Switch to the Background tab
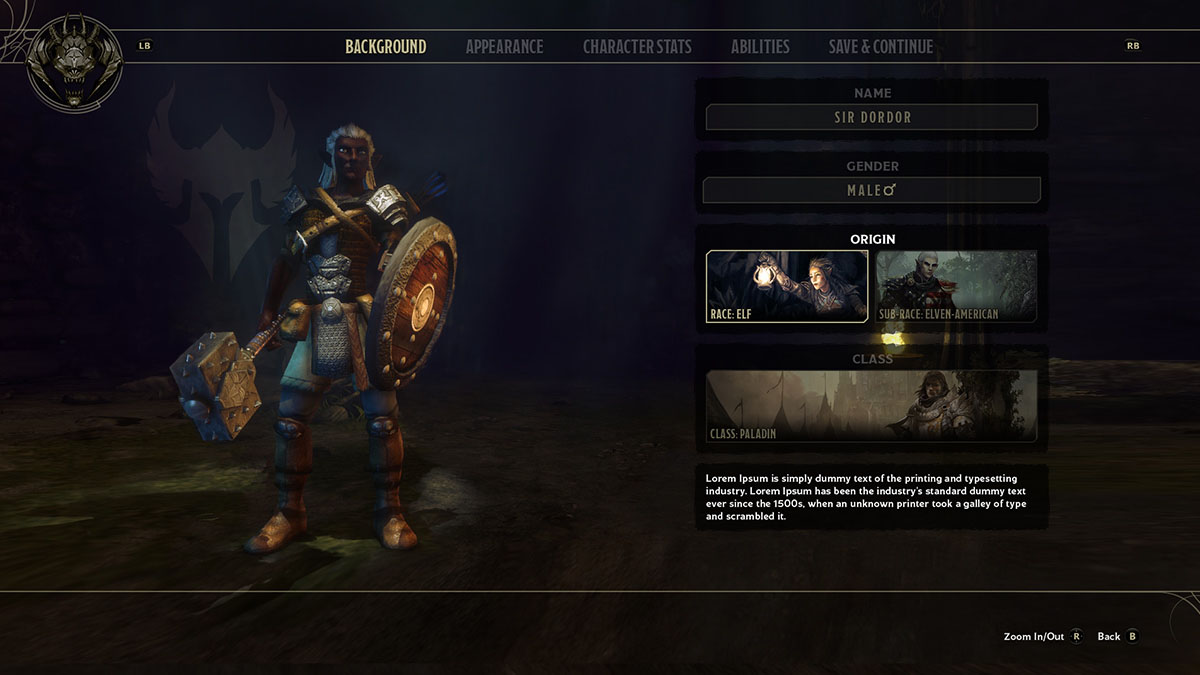The height and width of the screenshot is (675, 1200). click(385, 47)
